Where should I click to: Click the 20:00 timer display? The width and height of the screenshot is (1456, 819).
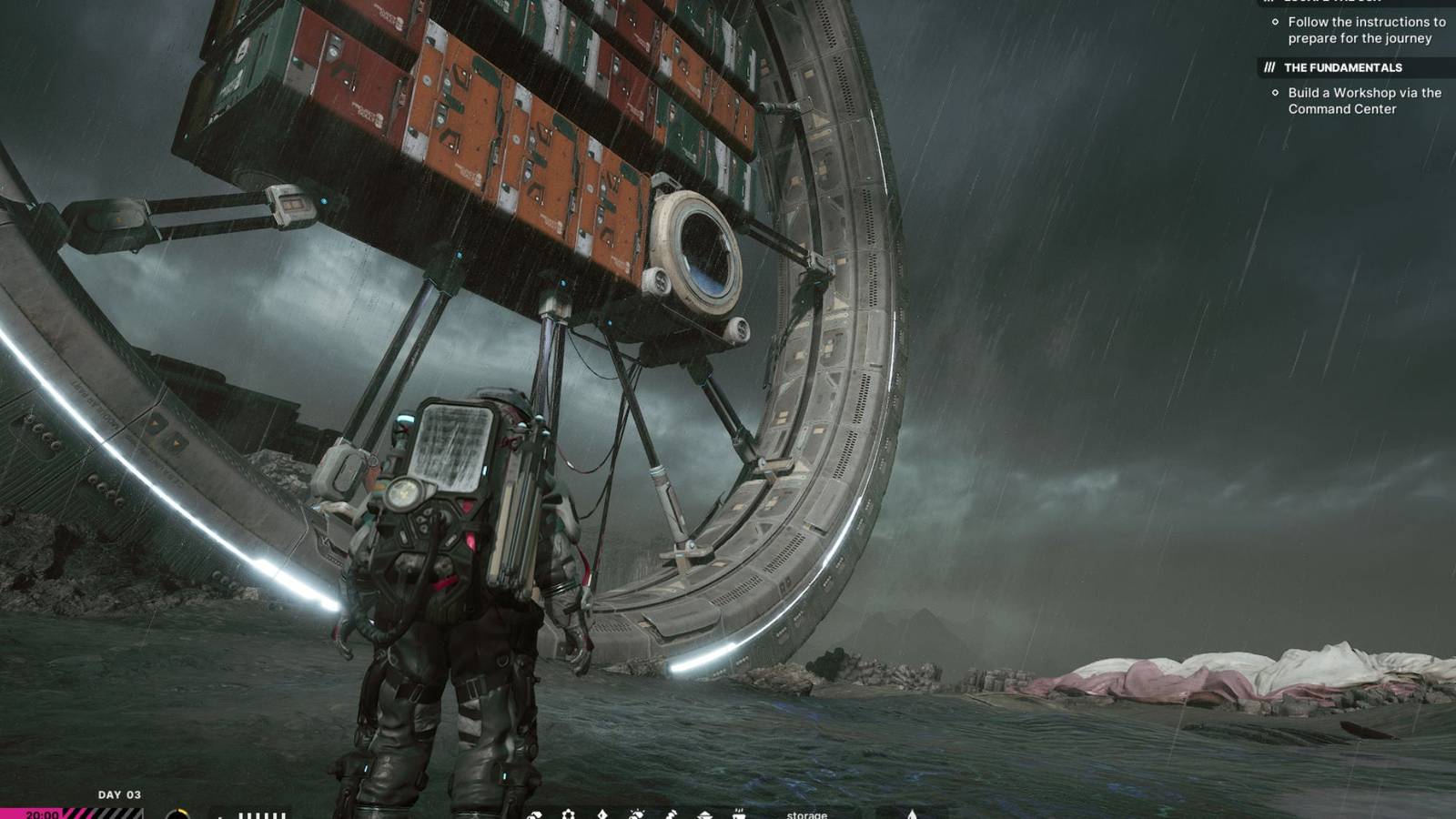pyautogui.click(x=40, y=815)
